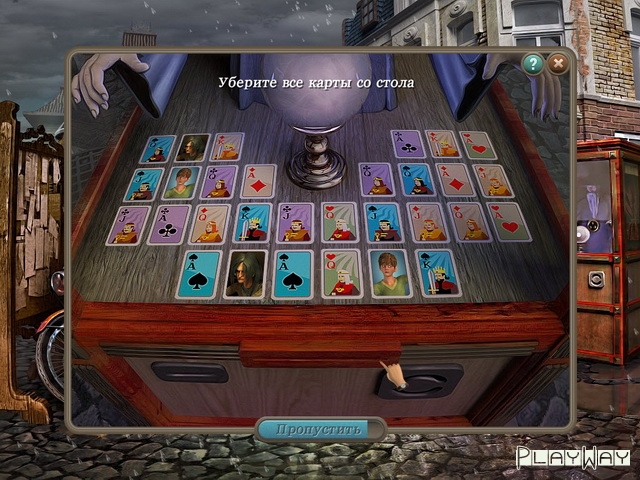Open help with the question mark button
640x480 pixels.
[x=533, y=64]
